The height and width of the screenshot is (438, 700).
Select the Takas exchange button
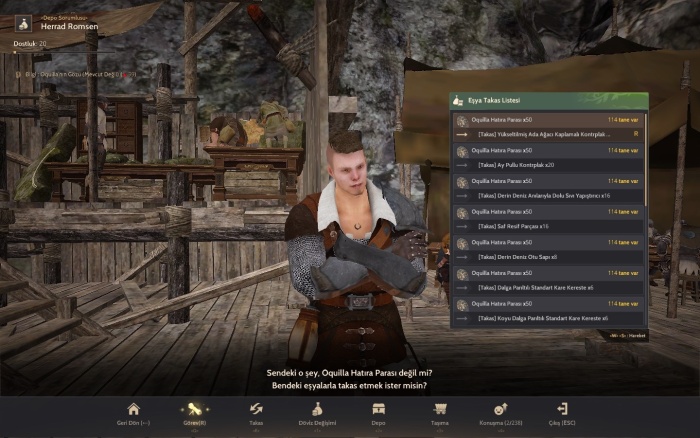[x=256, y=413]
